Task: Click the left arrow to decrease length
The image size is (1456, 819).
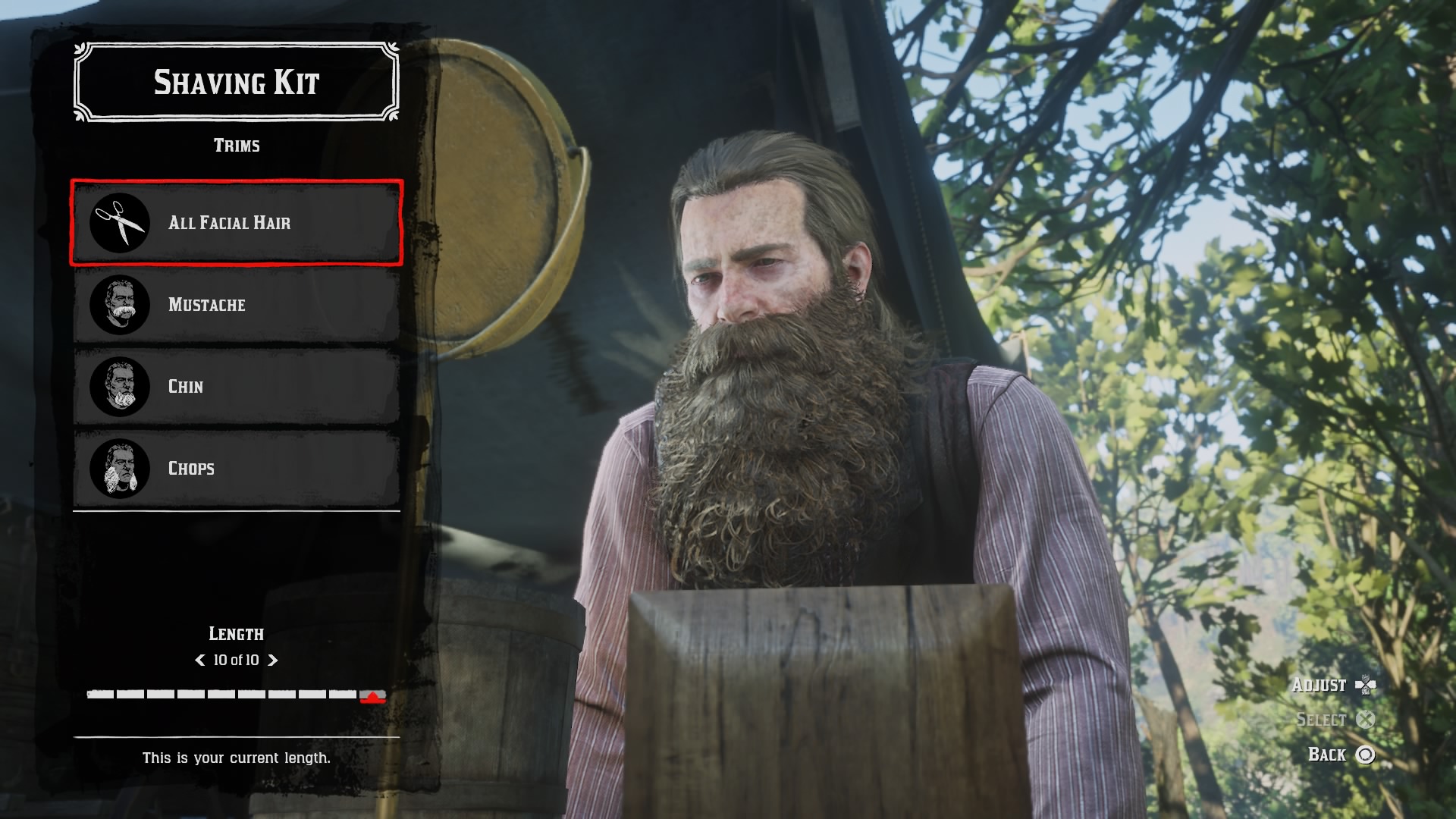Action: 199,661
